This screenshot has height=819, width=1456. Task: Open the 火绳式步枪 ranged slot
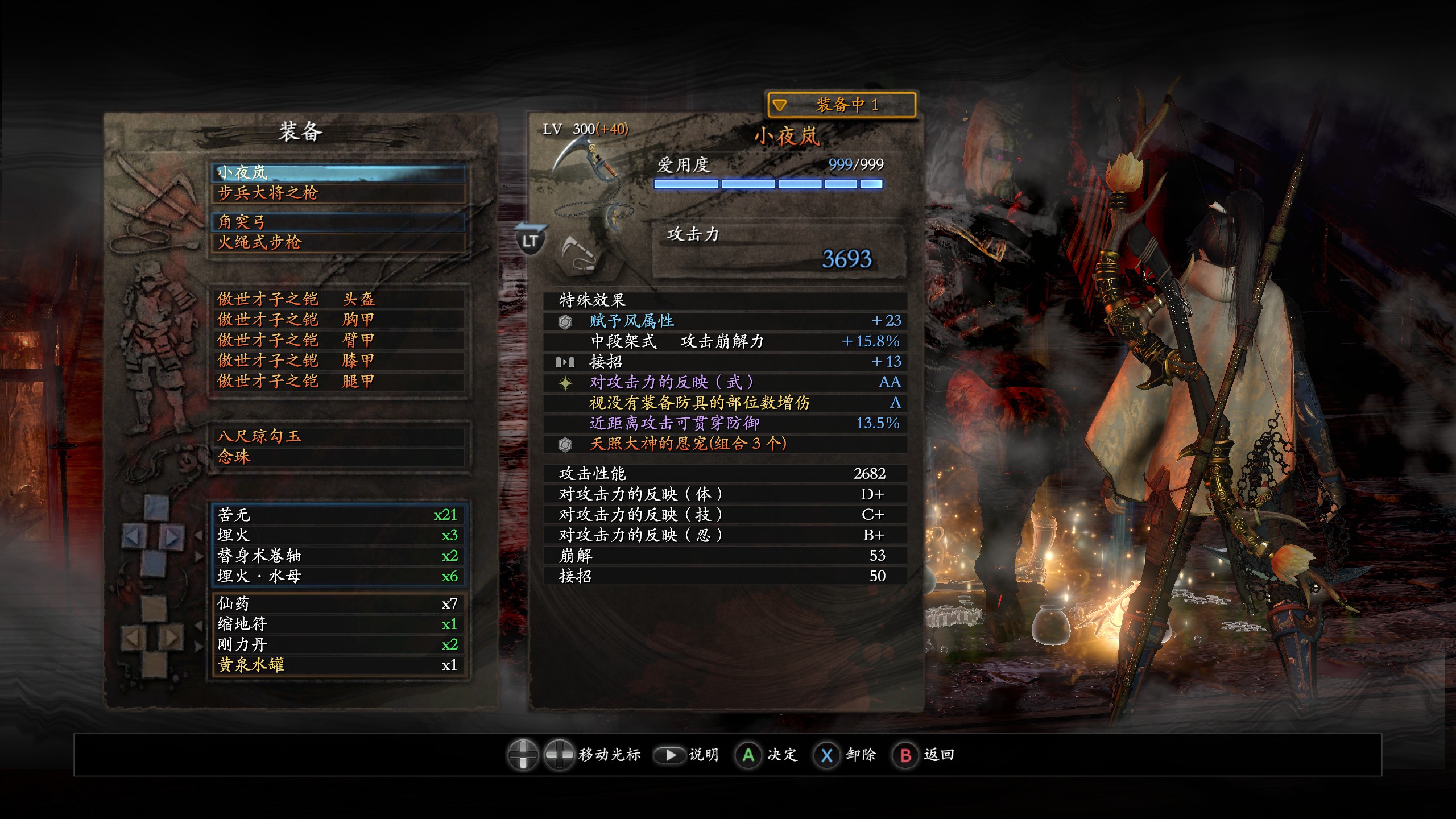click(339, 242)
